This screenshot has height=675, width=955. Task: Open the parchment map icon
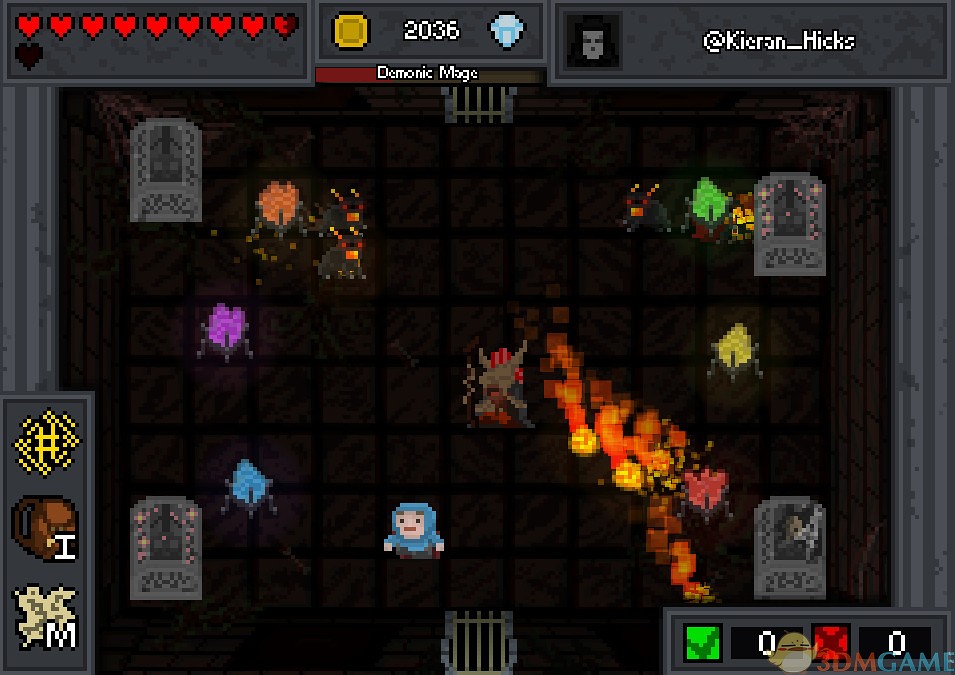click(x=45, y=613)
